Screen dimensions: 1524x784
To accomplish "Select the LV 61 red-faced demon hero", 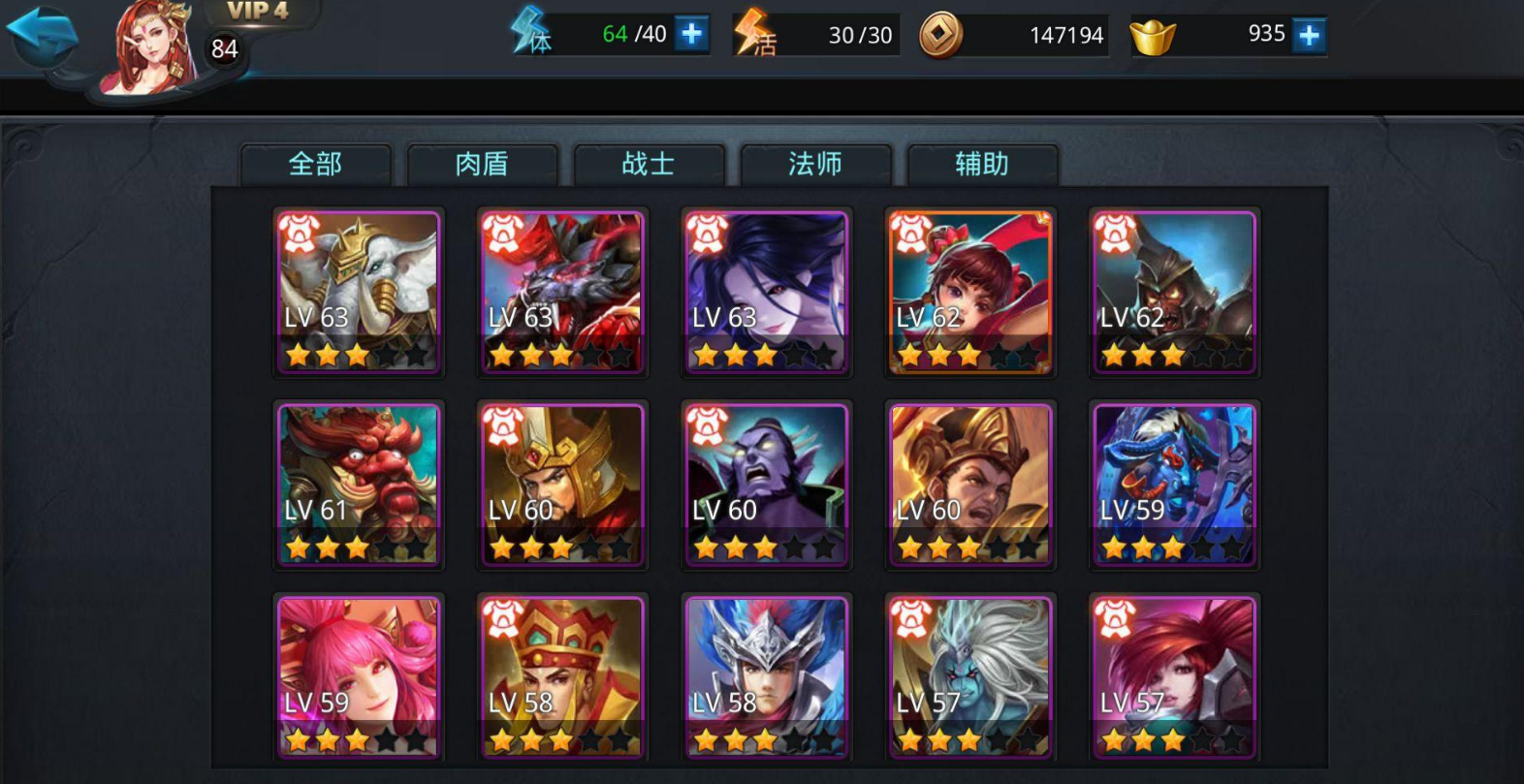I will click(x=359, y=485).
